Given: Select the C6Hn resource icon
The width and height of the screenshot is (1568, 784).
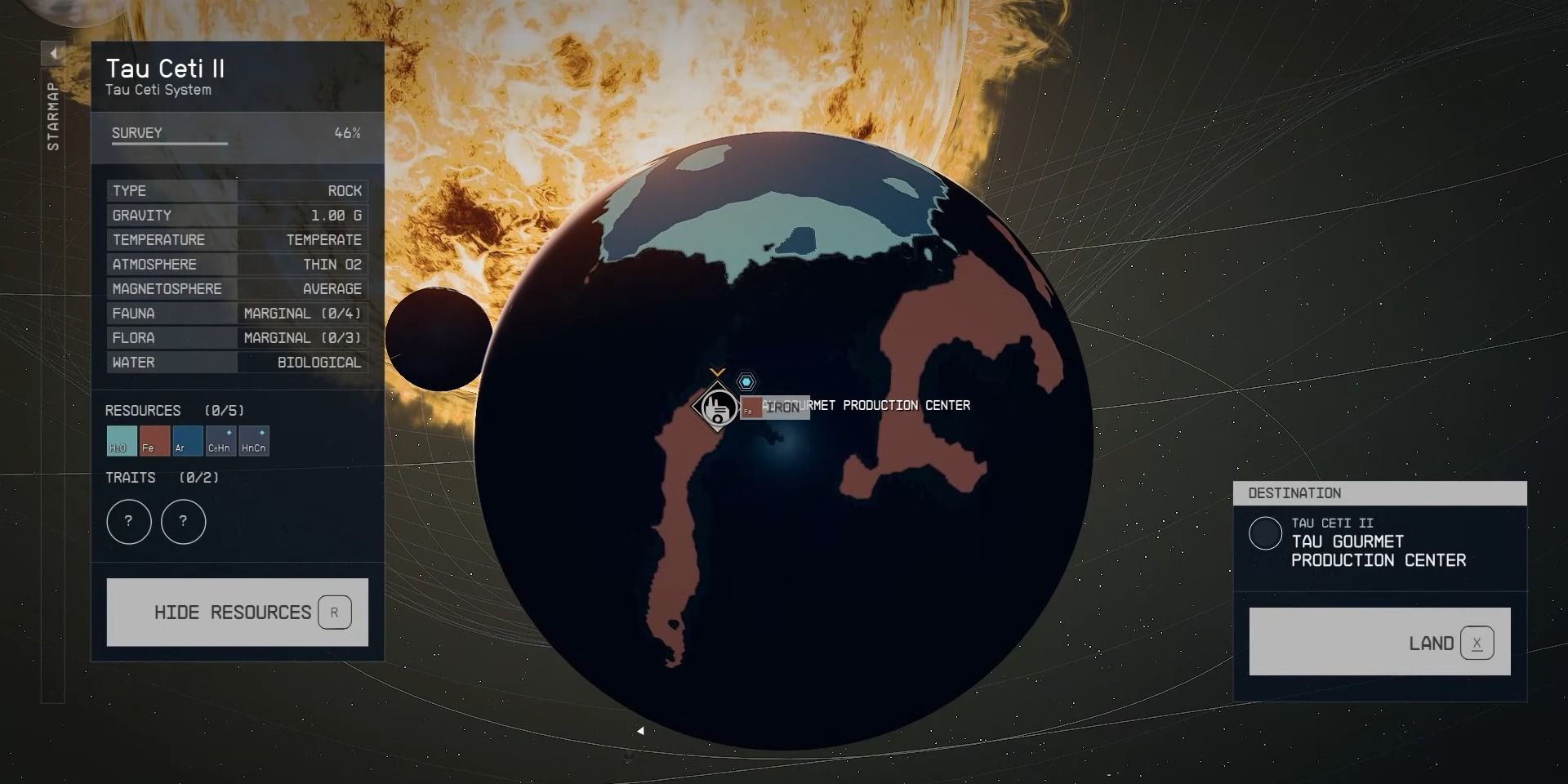Looking at the screenshot, I should pyautogui.click(x=220, y=441).
